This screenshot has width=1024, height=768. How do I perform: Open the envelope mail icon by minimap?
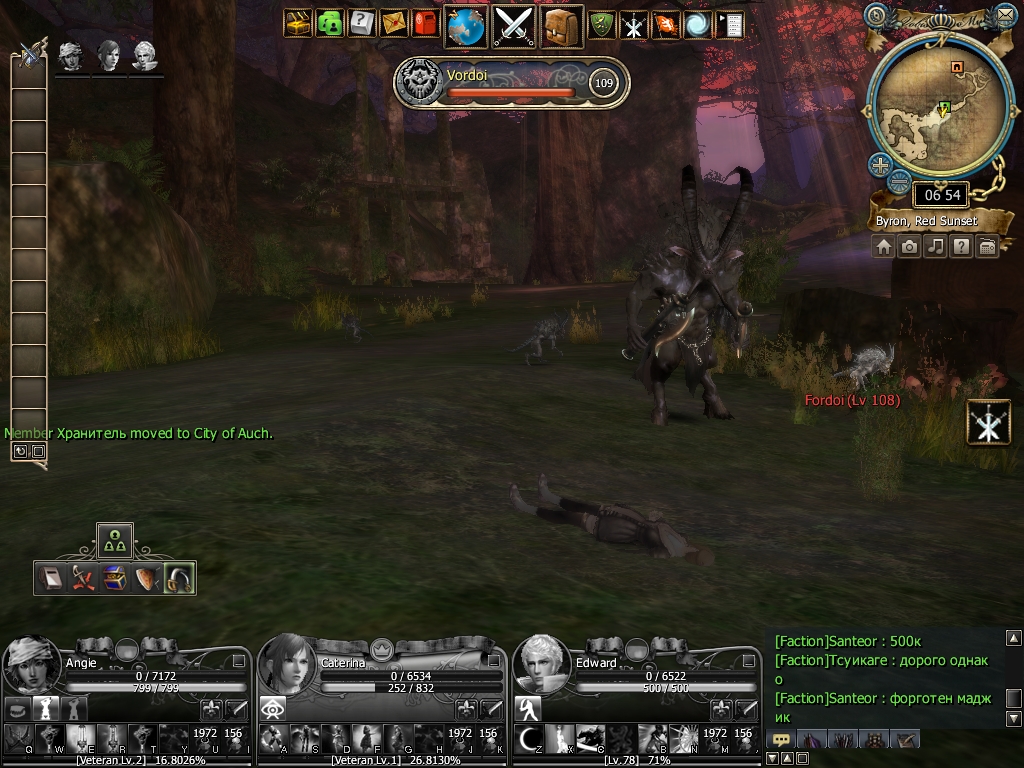[1004, 15]
